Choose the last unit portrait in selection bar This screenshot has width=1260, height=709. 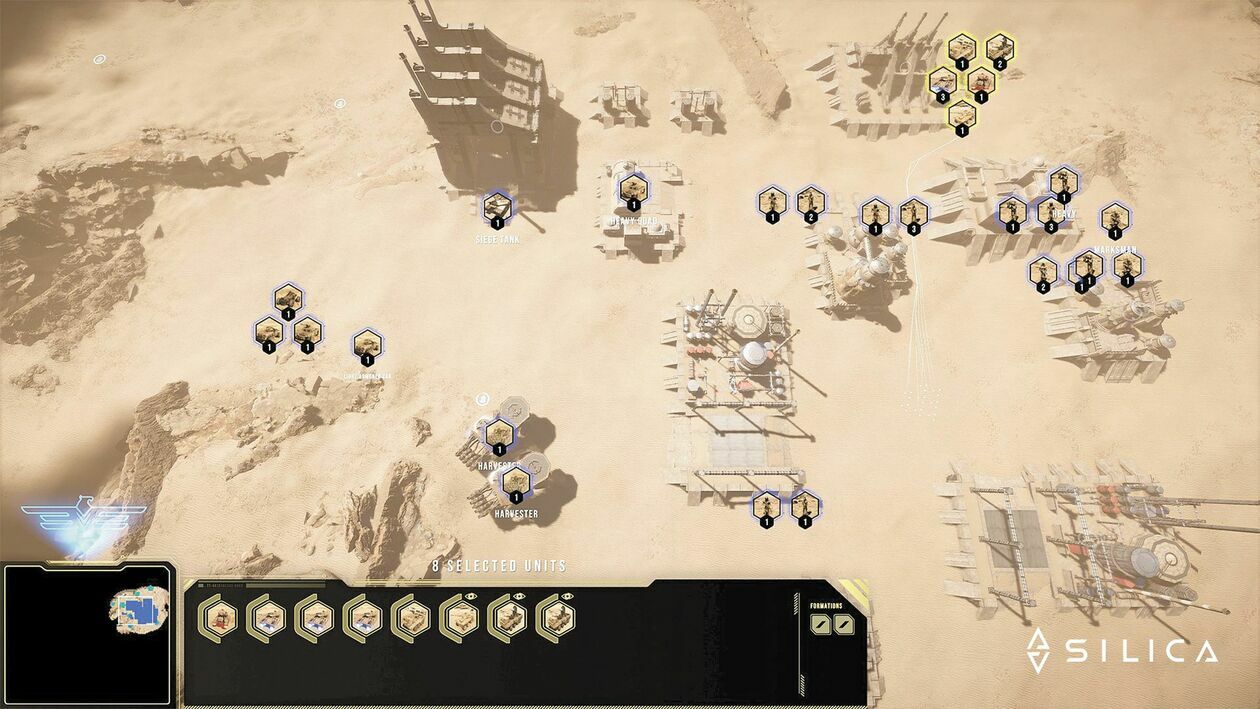[x=555, y=617]
